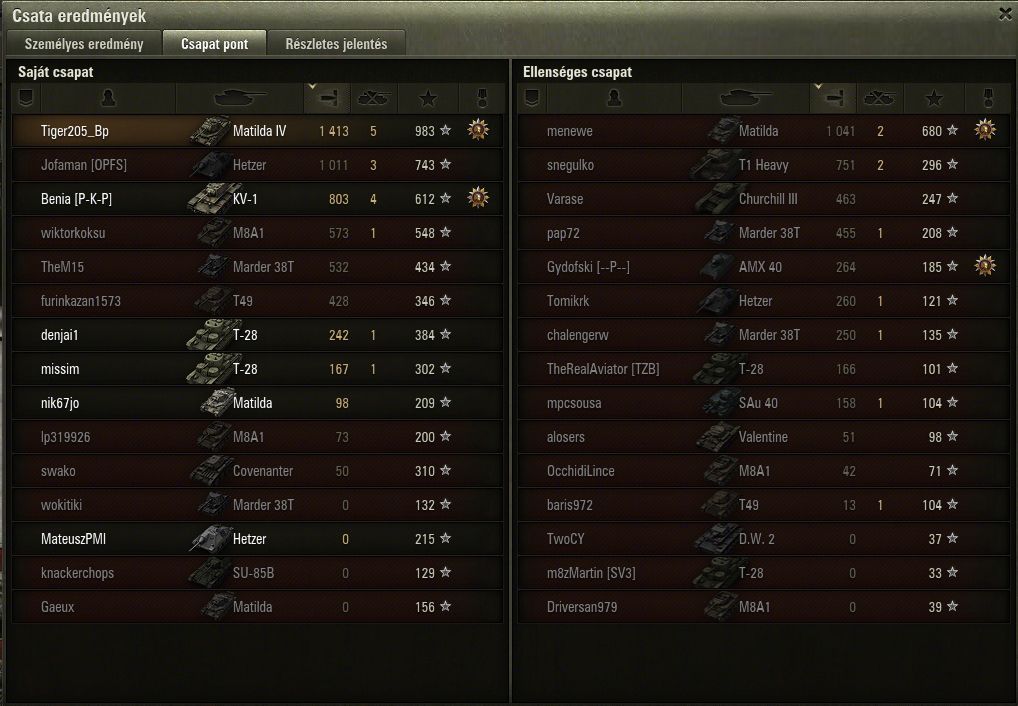Screen dimensions: 1018x706
Task: Open the Részletes jelentés tab
Action: pos(336,44)
